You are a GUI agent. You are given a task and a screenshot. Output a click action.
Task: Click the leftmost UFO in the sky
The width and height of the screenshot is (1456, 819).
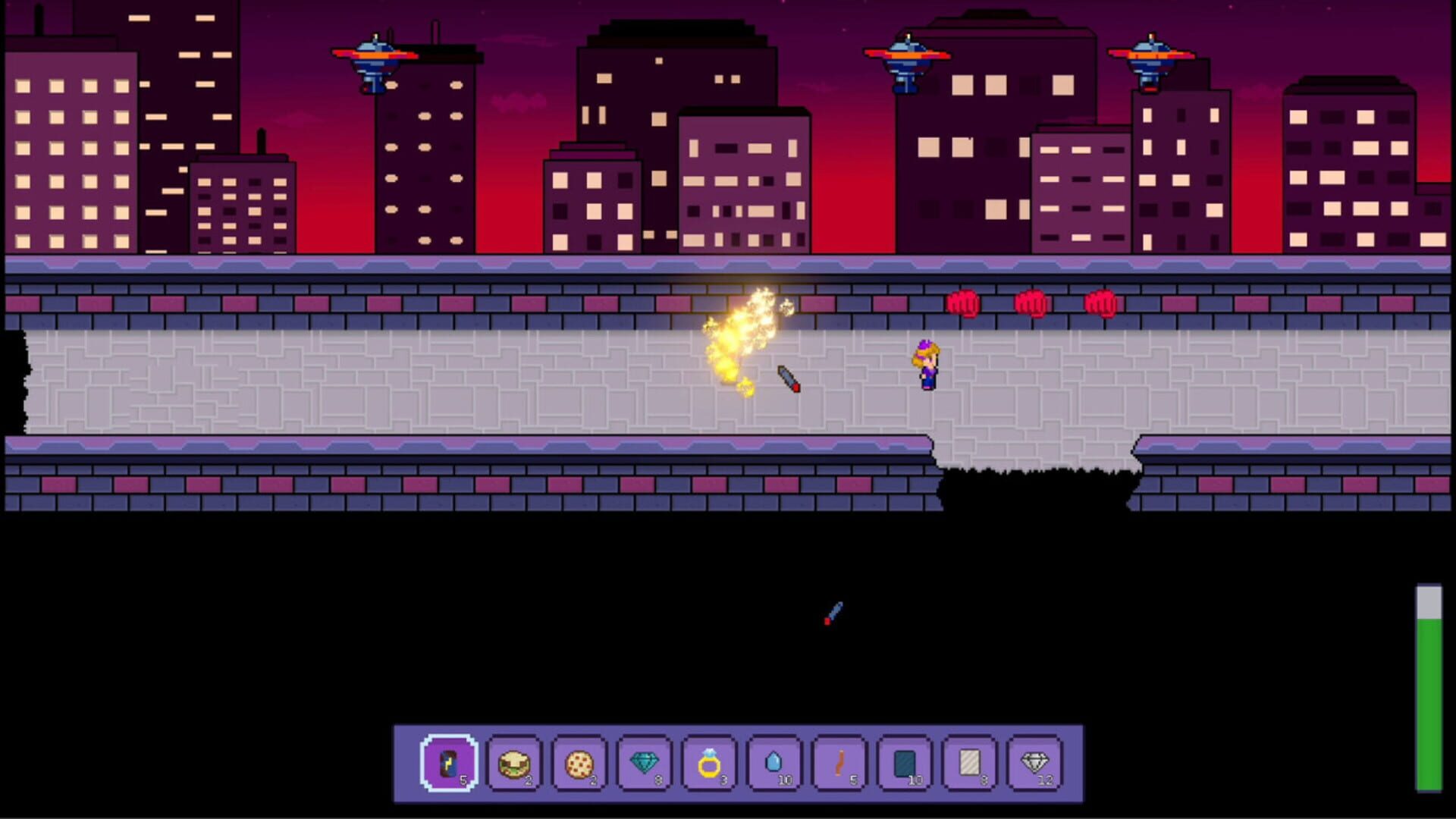tap(374, 57)
